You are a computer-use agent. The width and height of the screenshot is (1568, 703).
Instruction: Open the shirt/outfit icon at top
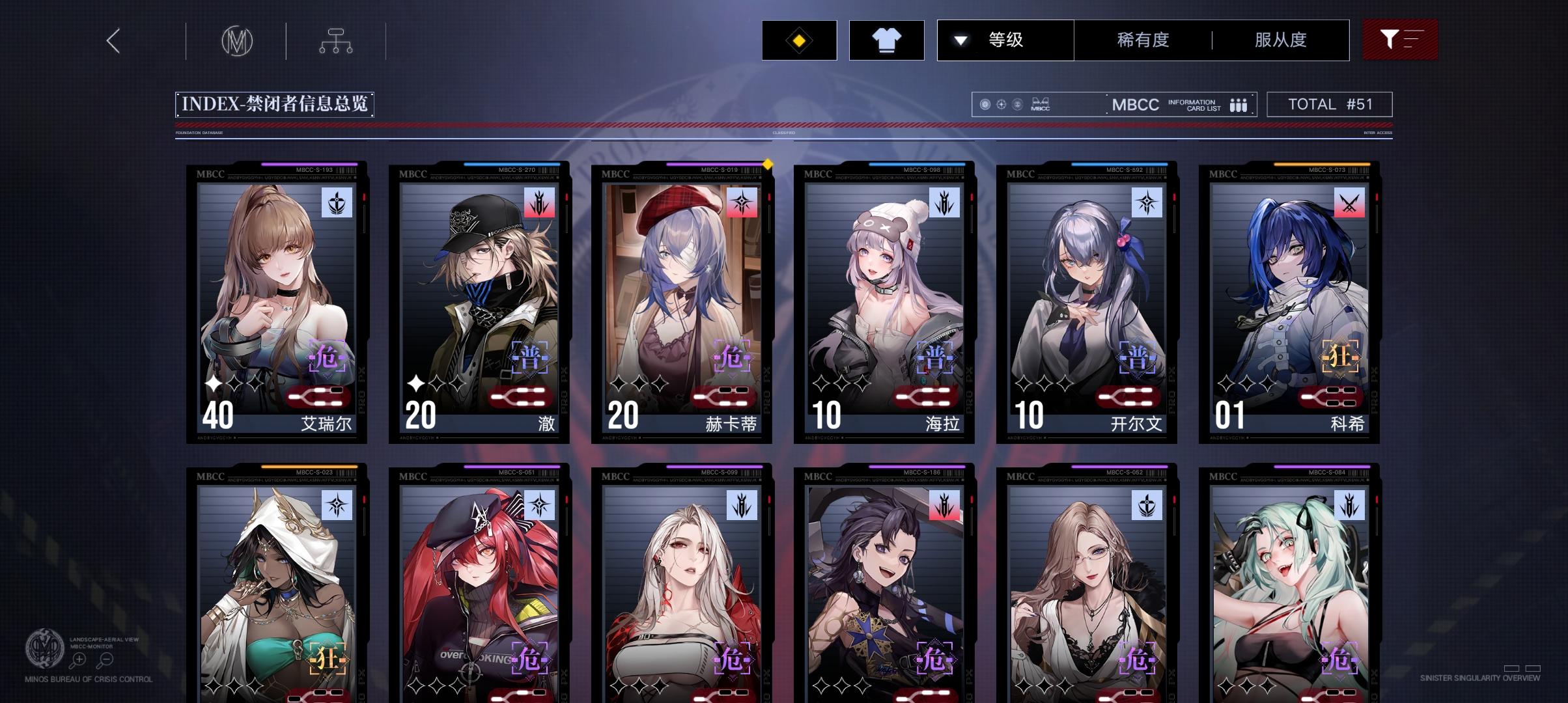point(887,40)
